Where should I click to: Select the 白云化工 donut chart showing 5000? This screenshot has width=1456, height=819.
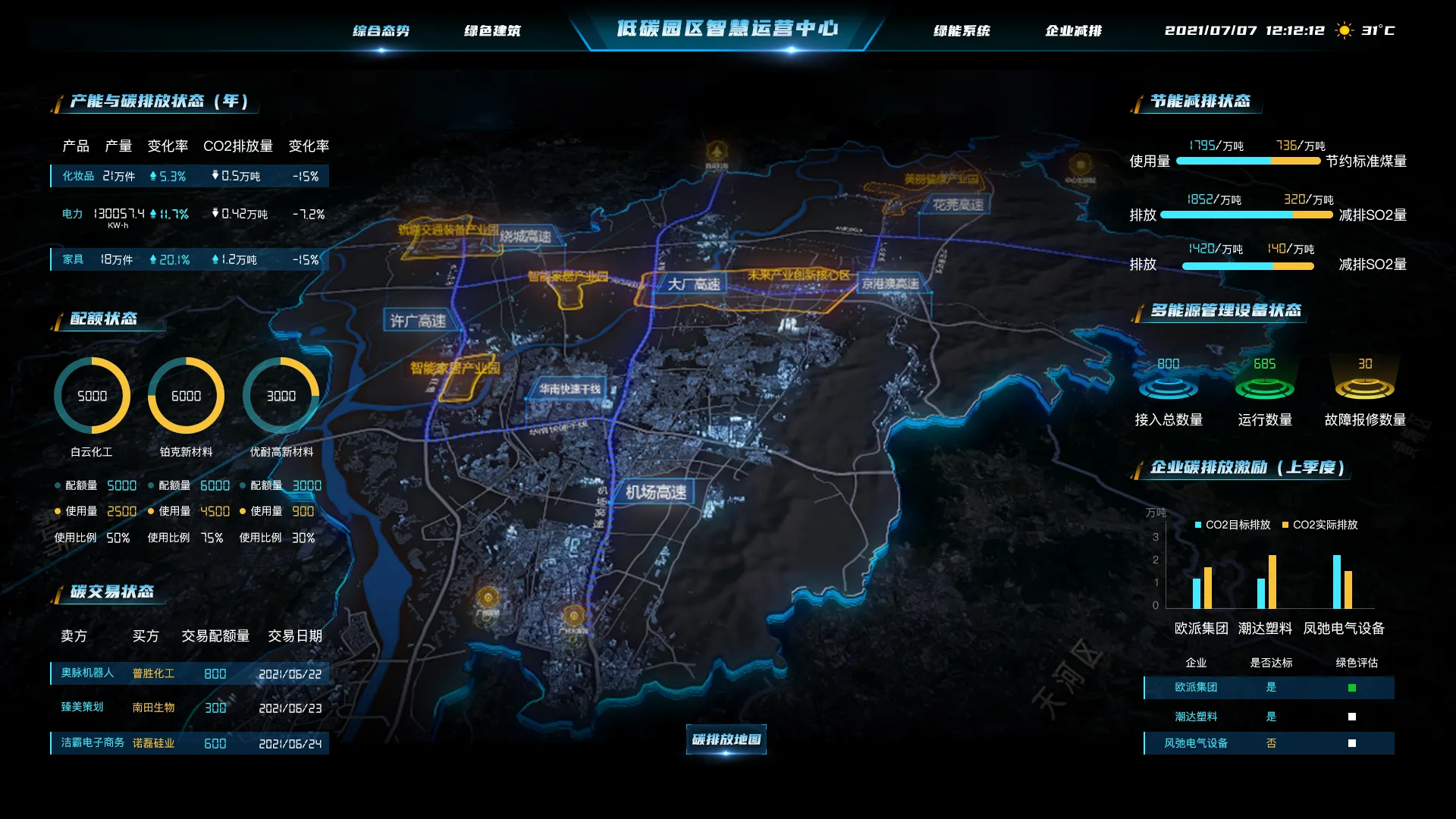pyautogui.click(x=91, y=395)
